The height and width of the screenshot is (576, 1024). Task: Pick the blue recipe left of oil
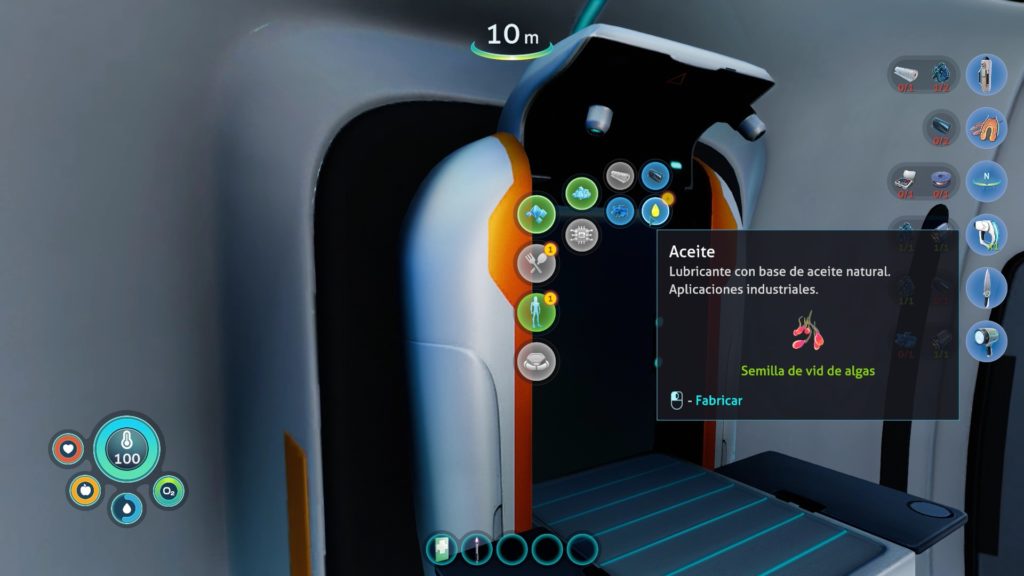coord(619,211)
